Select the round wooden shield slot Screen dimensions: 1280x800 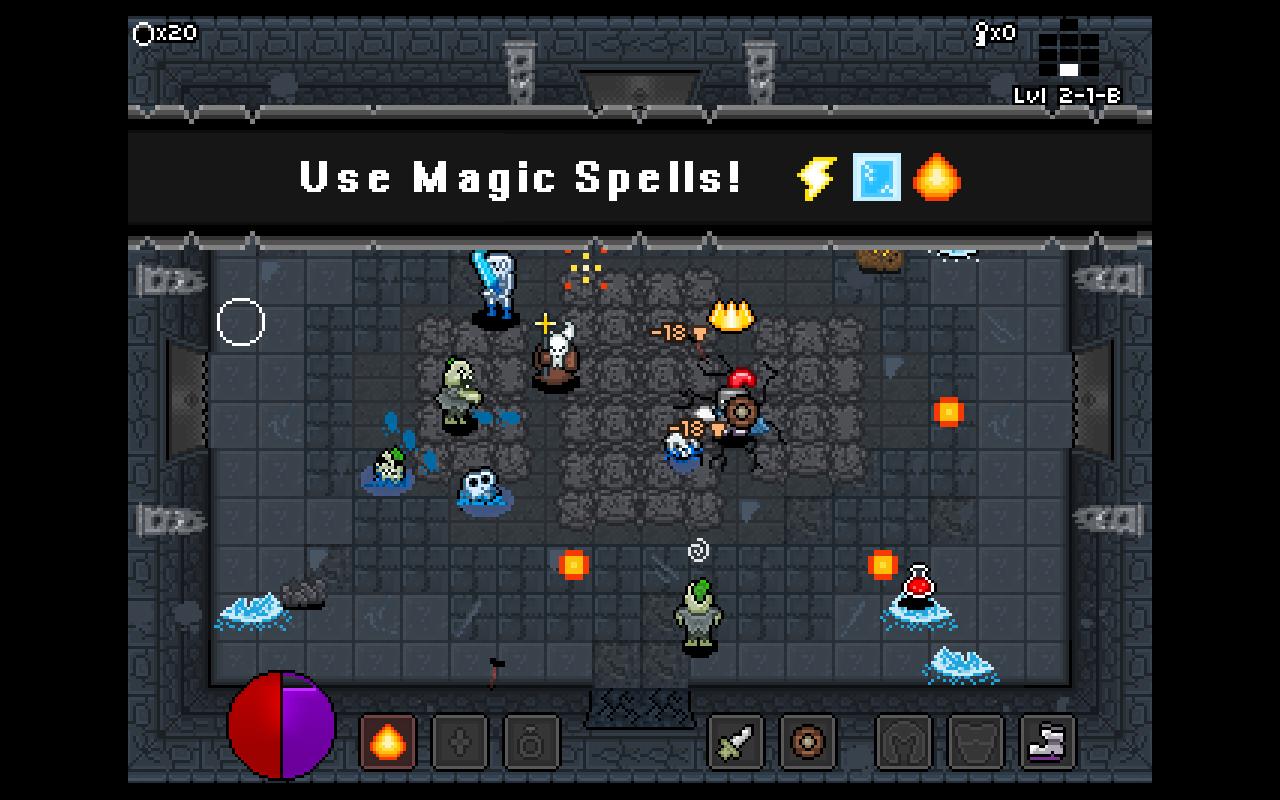click(806, 742)
